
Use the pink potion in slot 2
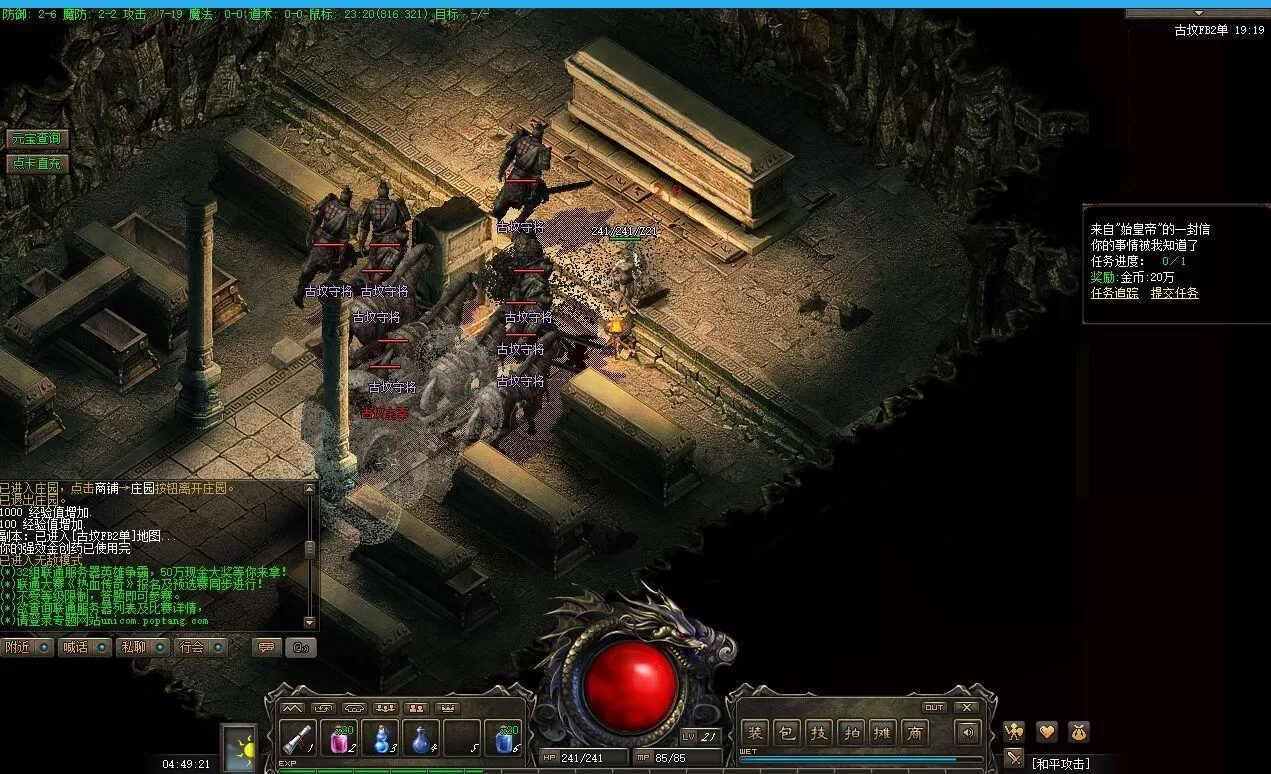pos(339,738)
